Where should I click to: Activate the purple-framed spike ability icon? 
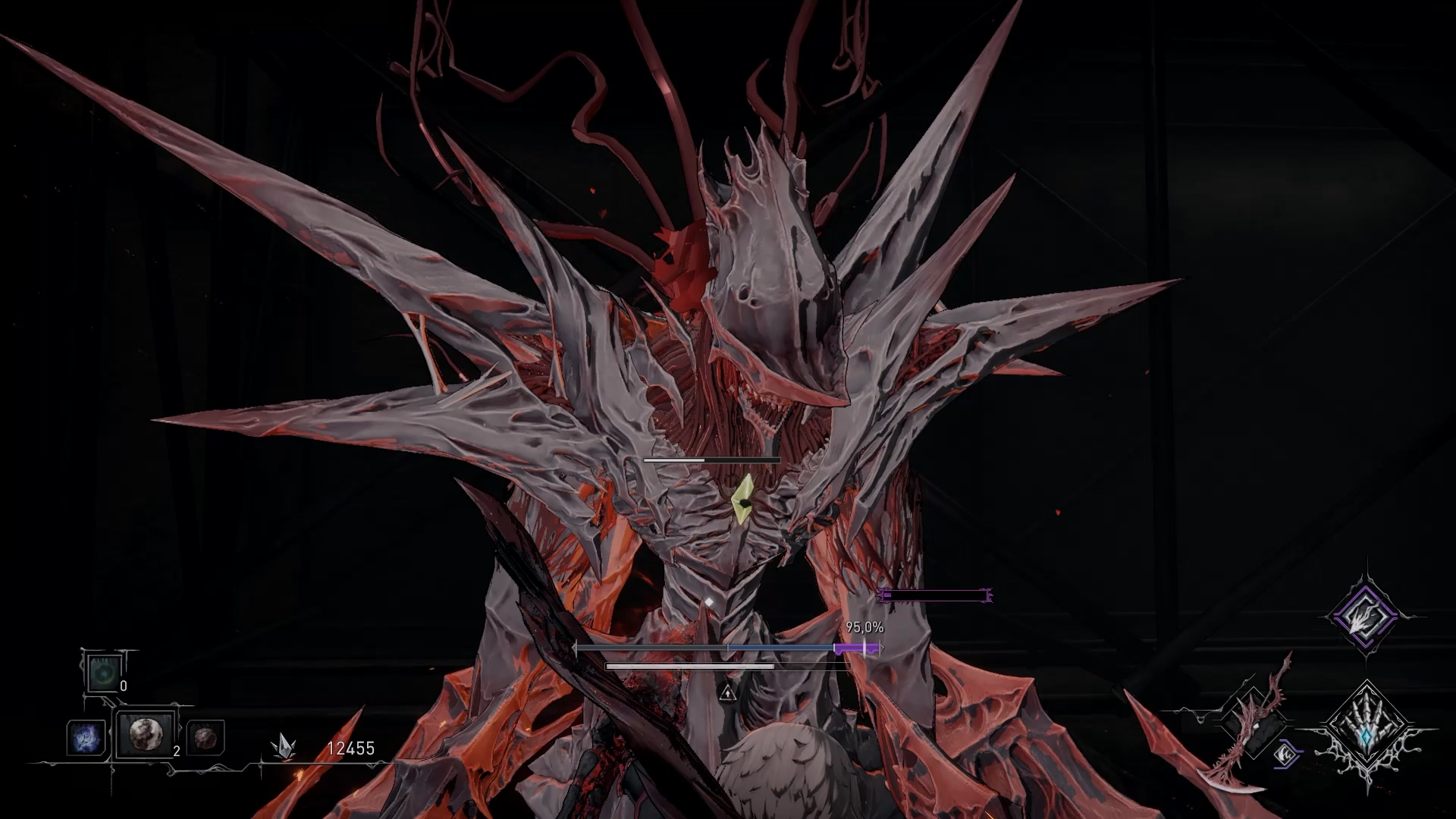point(1364,617)
